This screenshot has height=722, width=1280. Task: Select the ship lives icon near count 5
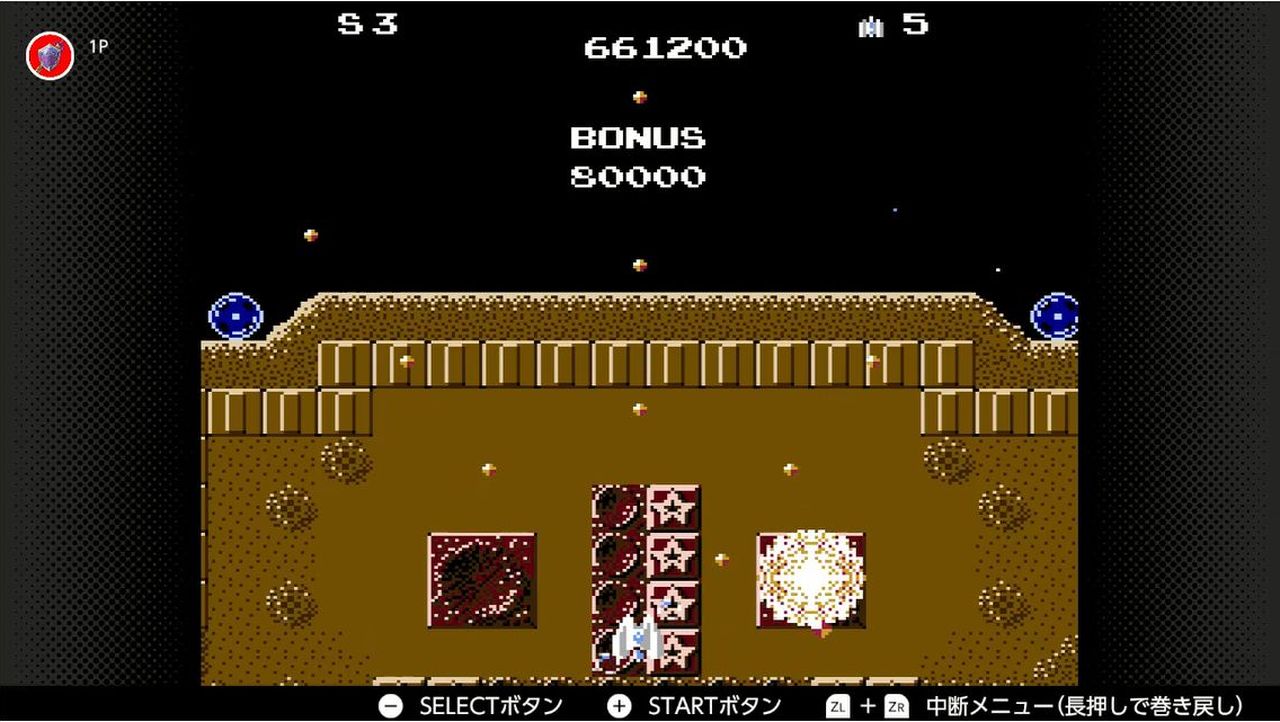pos(872,25)
